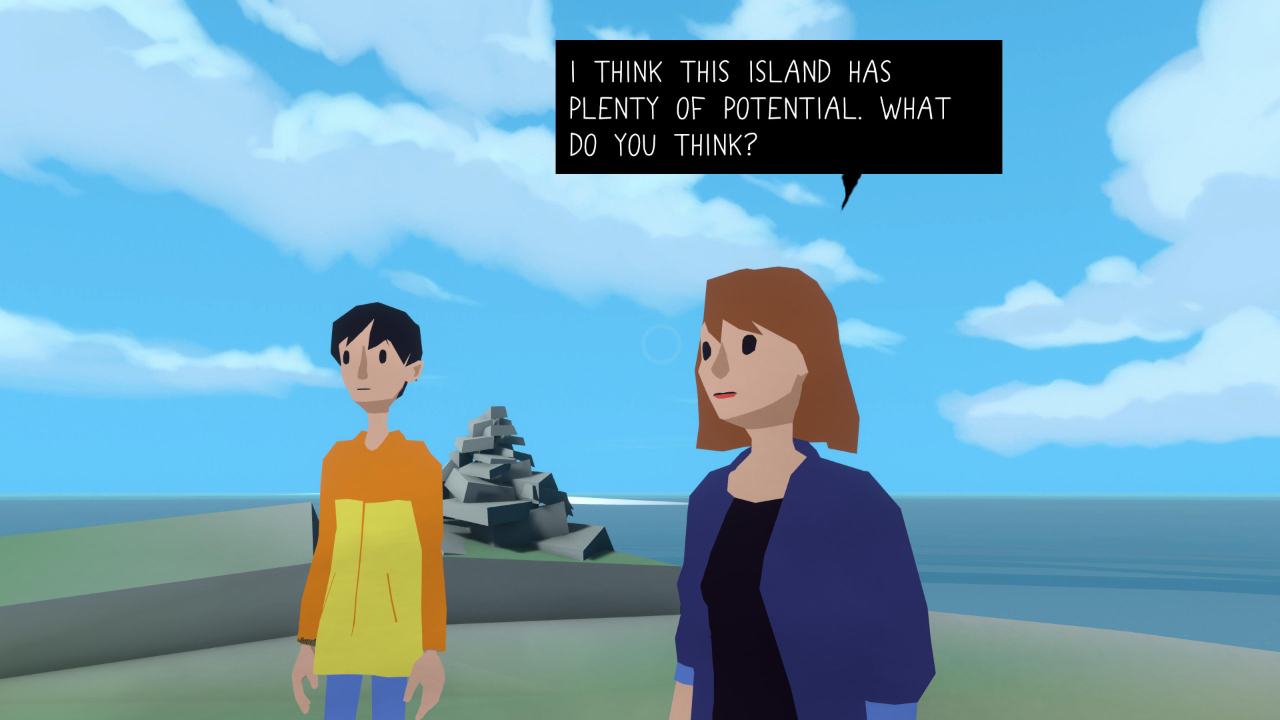The image size is (1280, 720).
Task: Click the stacked rock cairn
Action: [x=500, y=480]
